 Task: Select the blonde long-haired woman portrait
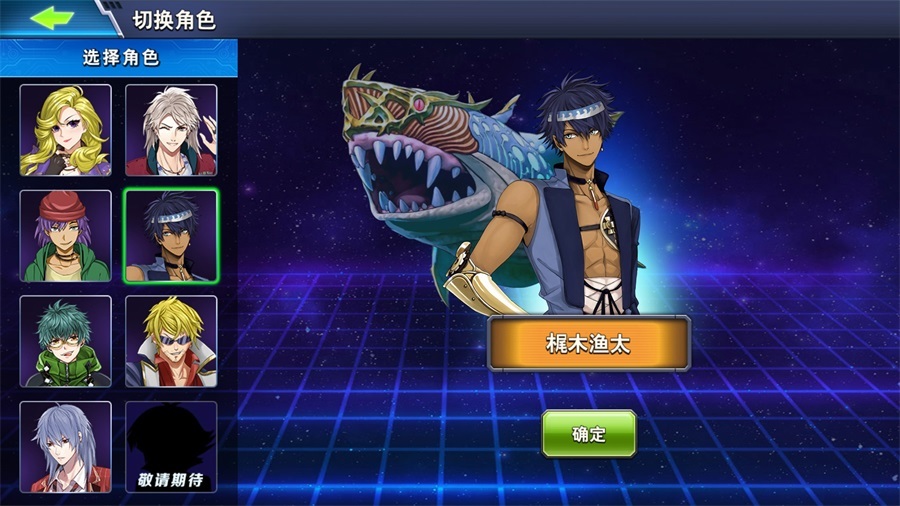(66, 130)
